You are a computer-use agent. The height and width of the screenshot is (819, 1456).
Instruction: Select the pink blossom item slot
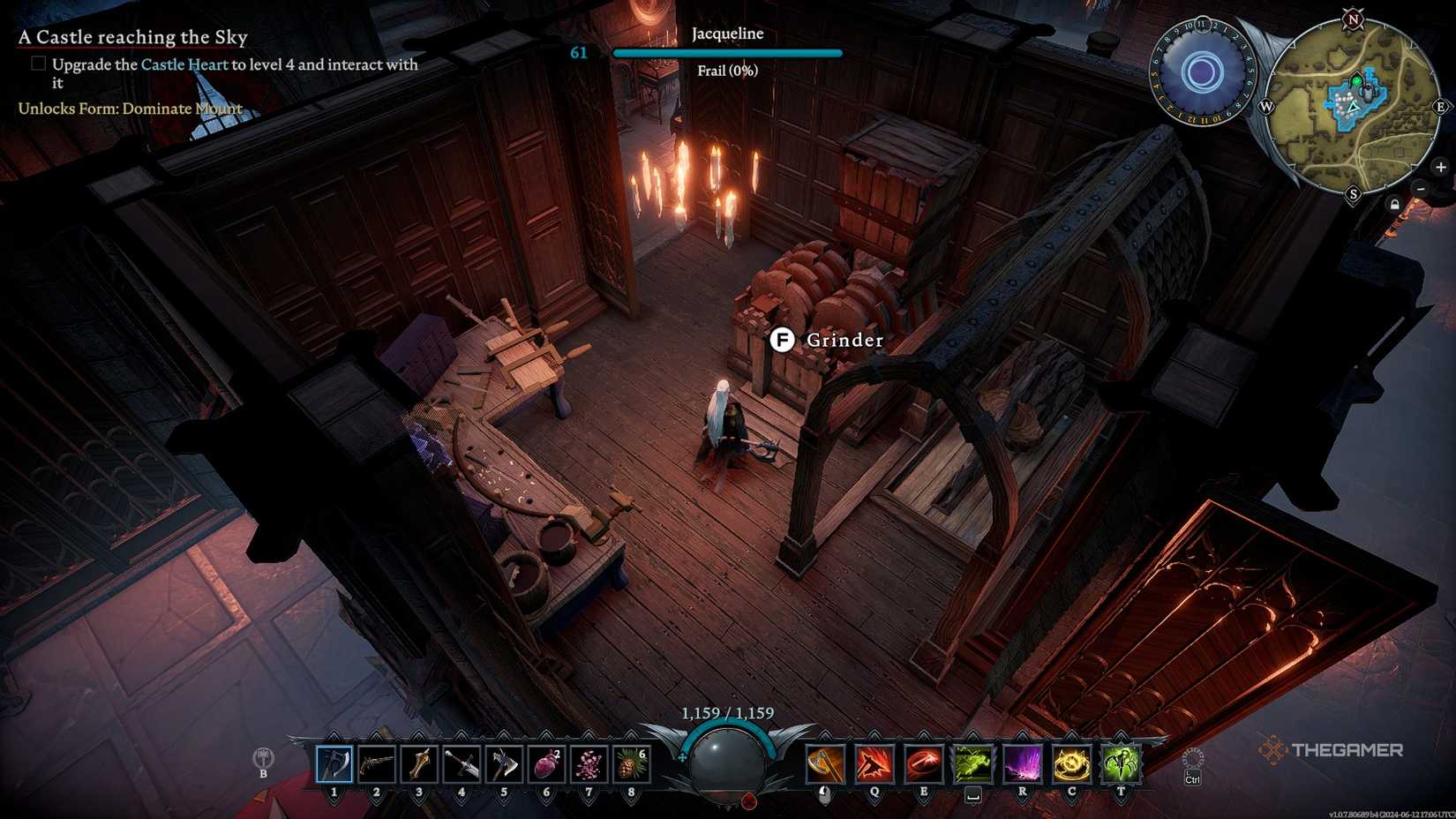[x=589, y=763]
